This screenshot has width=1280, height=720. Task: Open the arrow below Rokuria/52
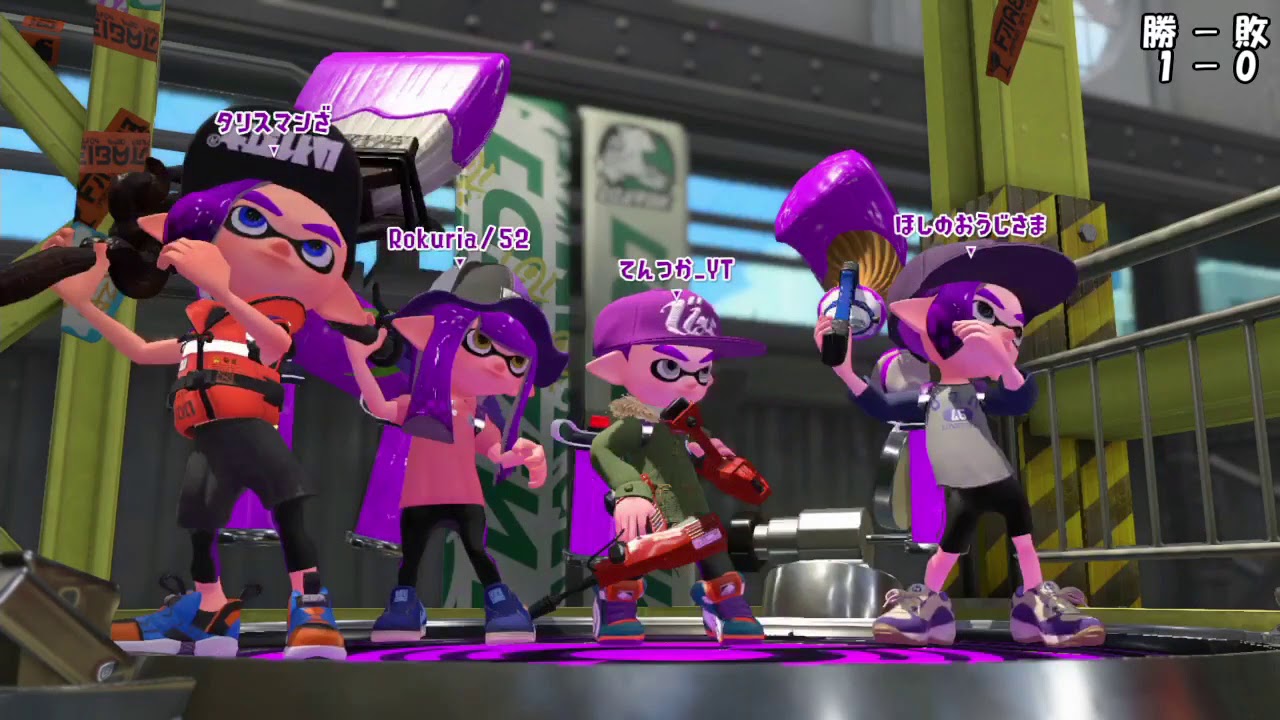(459, 262)
